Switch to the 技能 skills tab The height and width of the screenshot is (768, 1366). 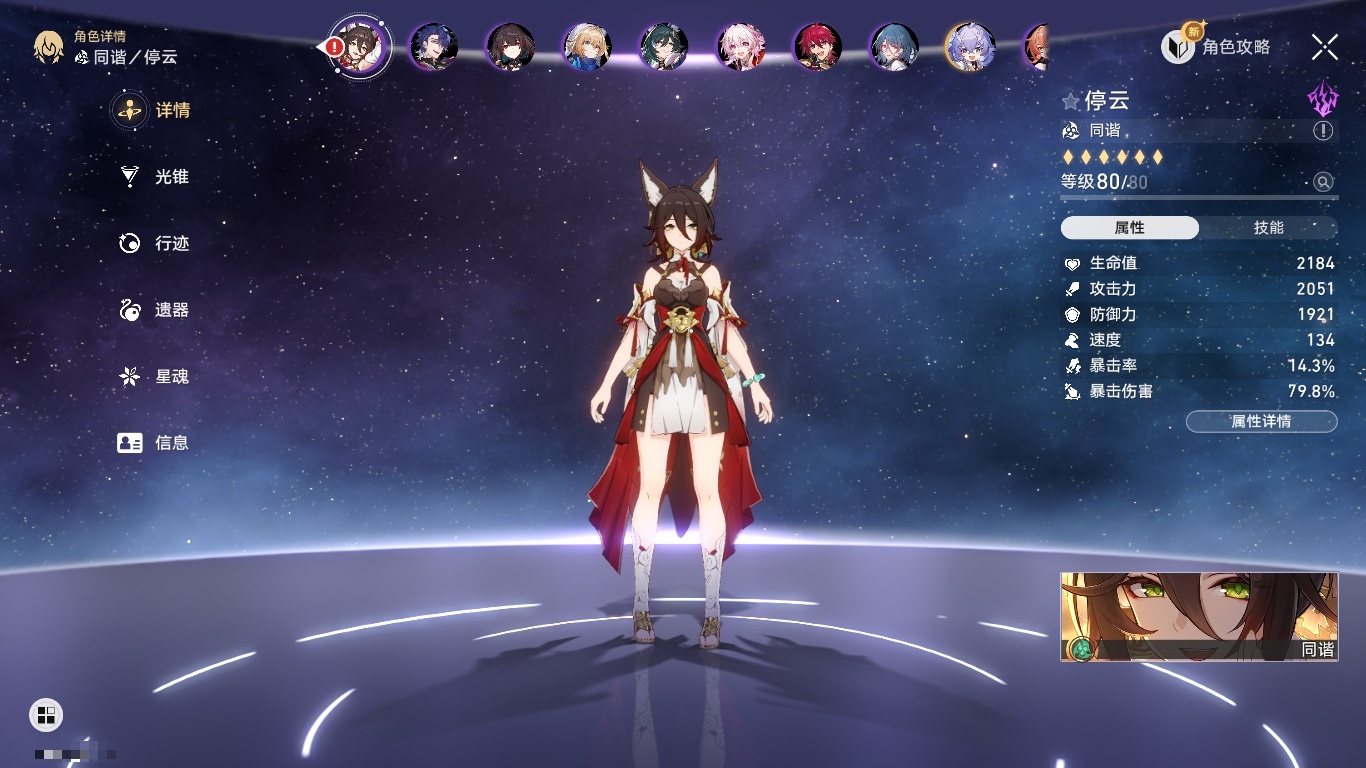1268,228
